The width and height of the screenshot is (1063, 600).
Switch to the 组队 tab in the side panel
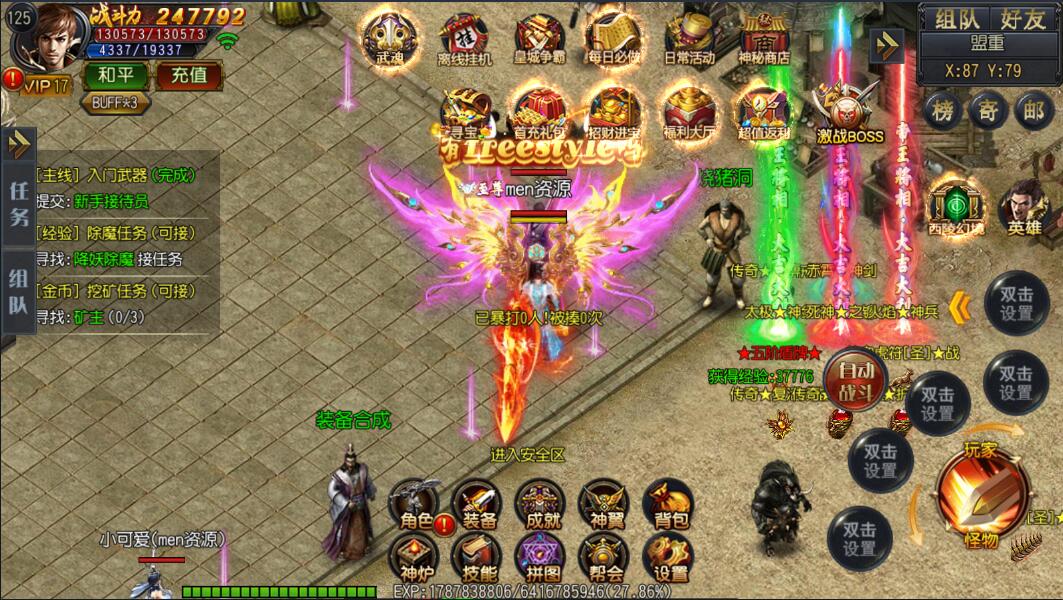tap(18, 291)
